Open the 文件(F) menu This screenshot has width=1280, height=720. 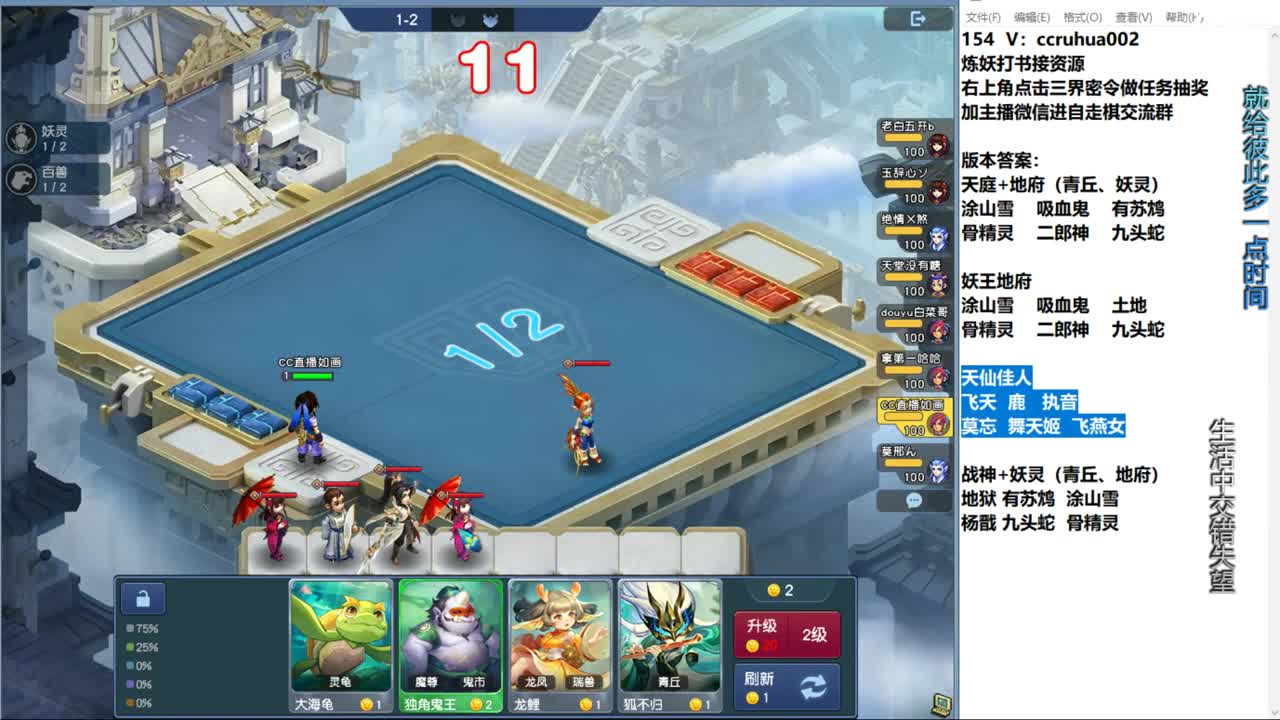[984, 17]
